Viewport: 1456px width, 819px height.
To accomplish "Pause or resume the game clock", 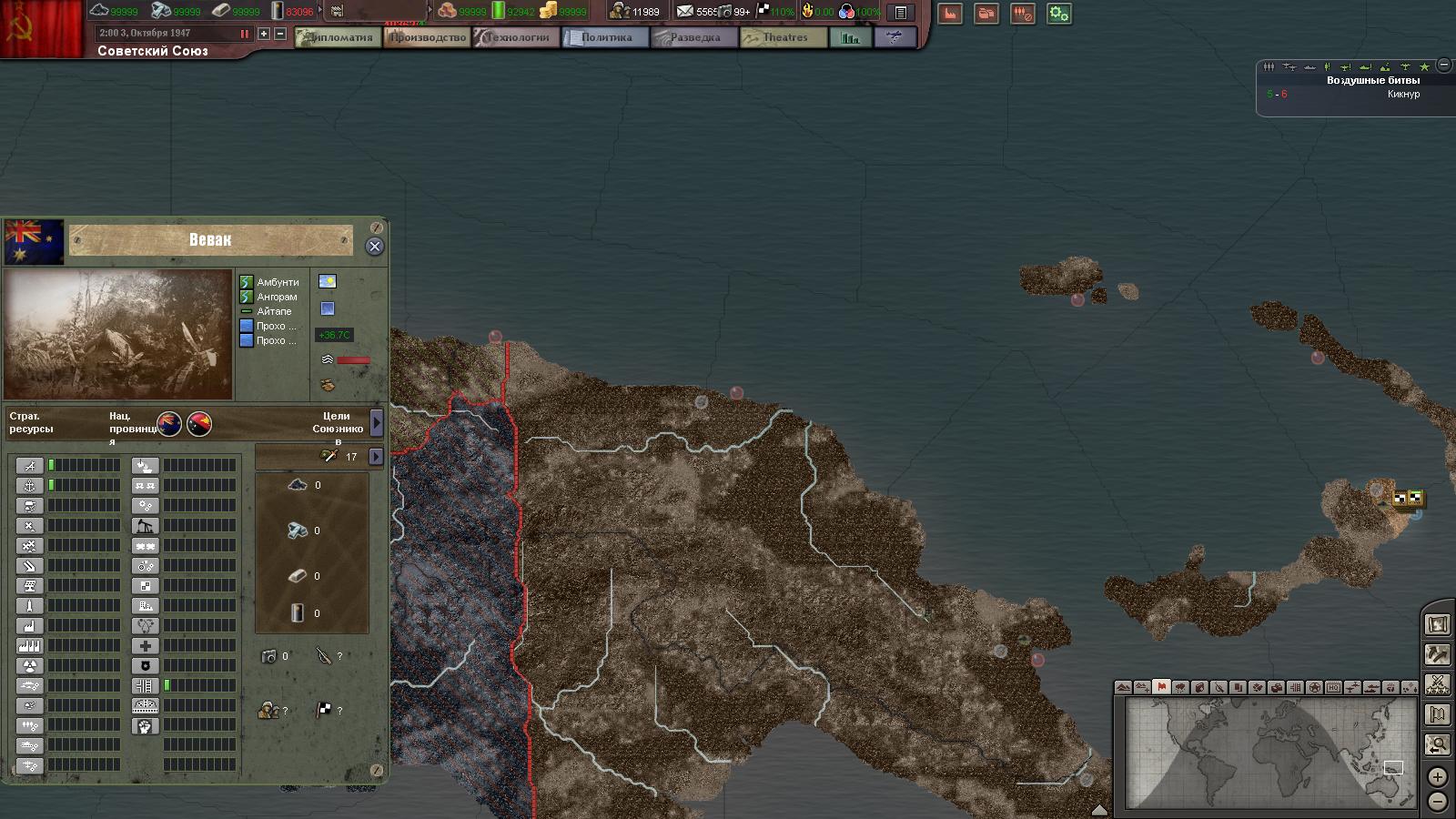I will tap(244, 34).
